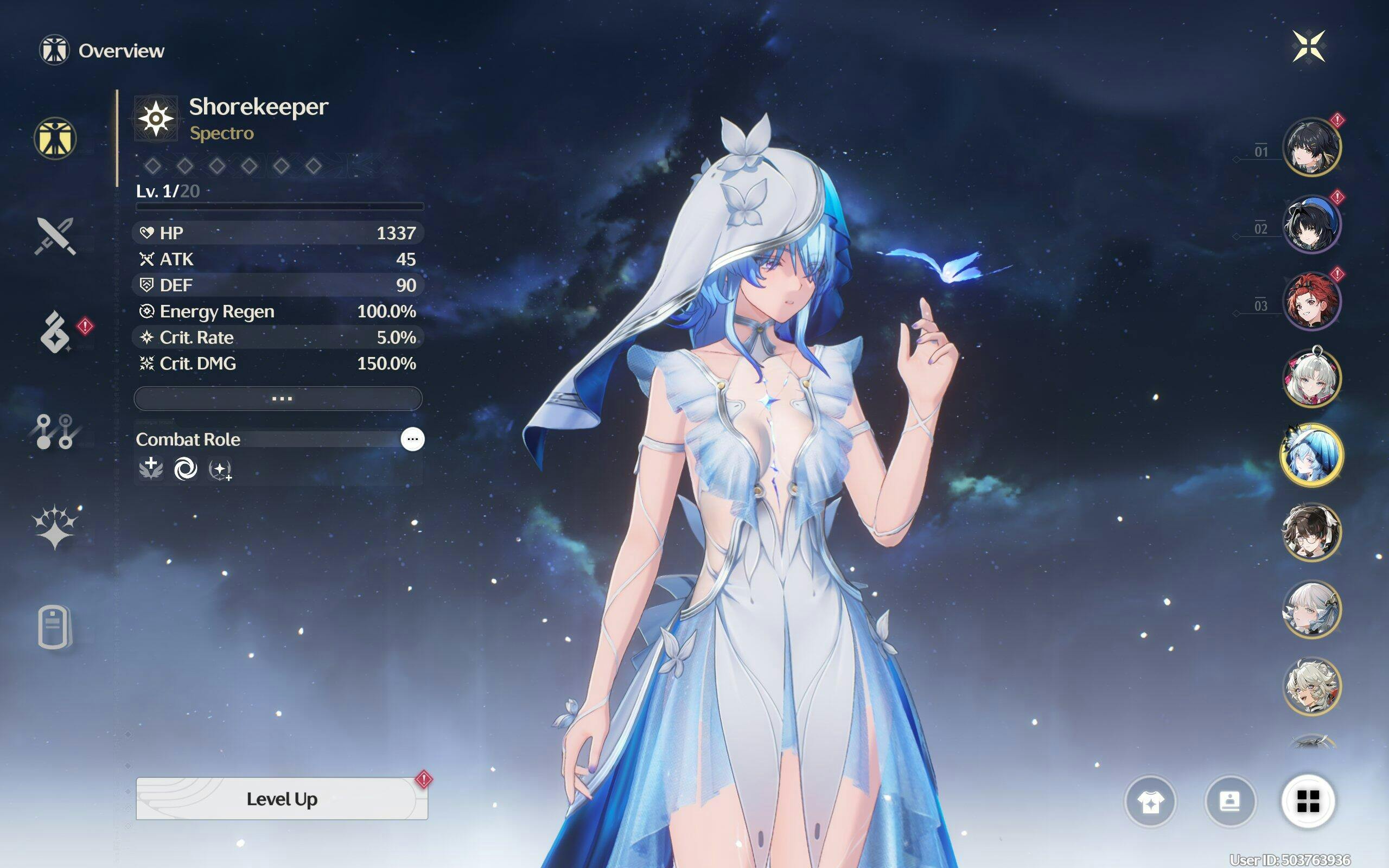Close the character overview screen
The image size is (1389, 868).
click(1309, 46)
